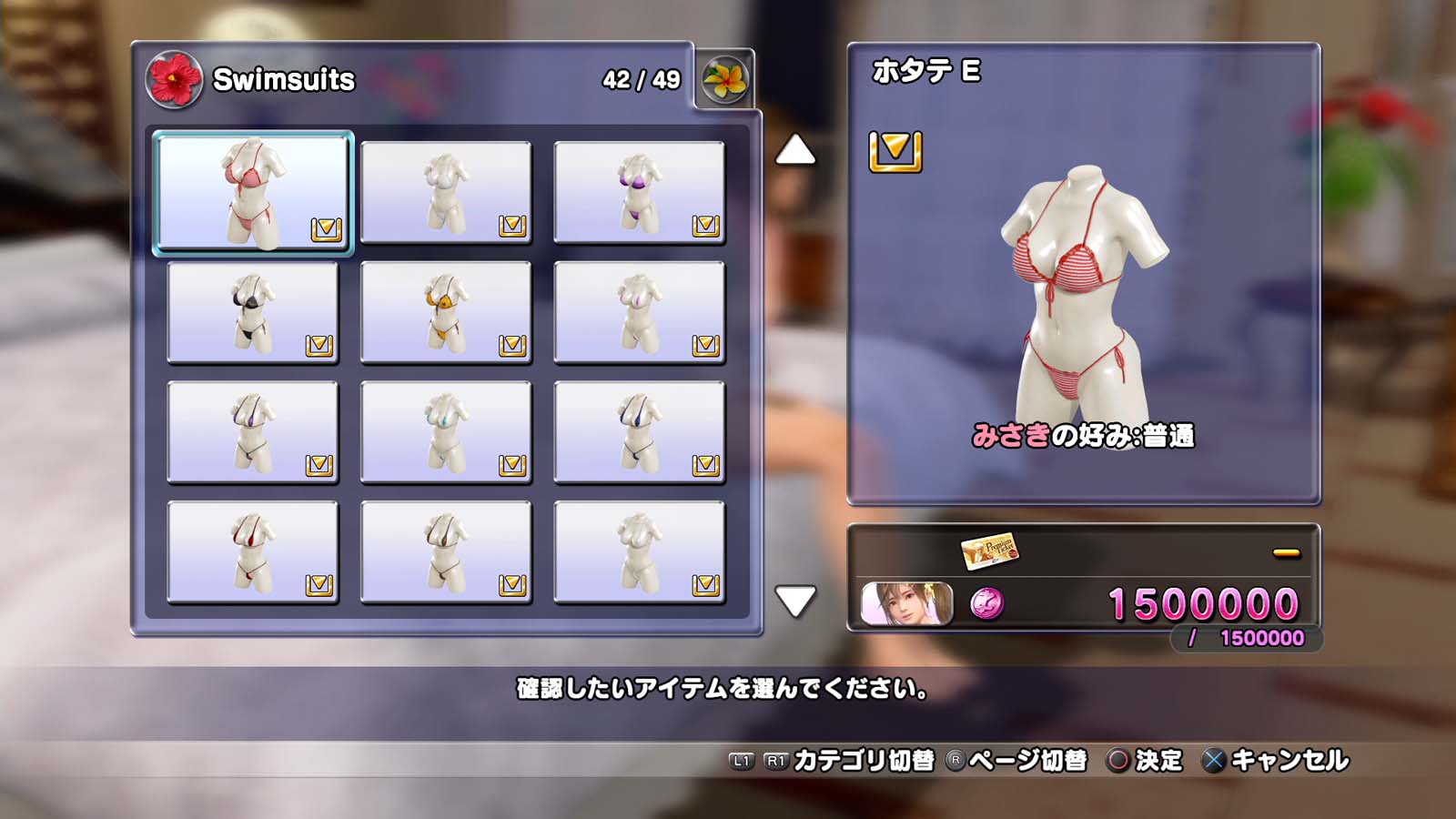This screenshot has width=1456, height=819.
Task: Select the cyan micro bikini tile
Action: coord(446,432)
